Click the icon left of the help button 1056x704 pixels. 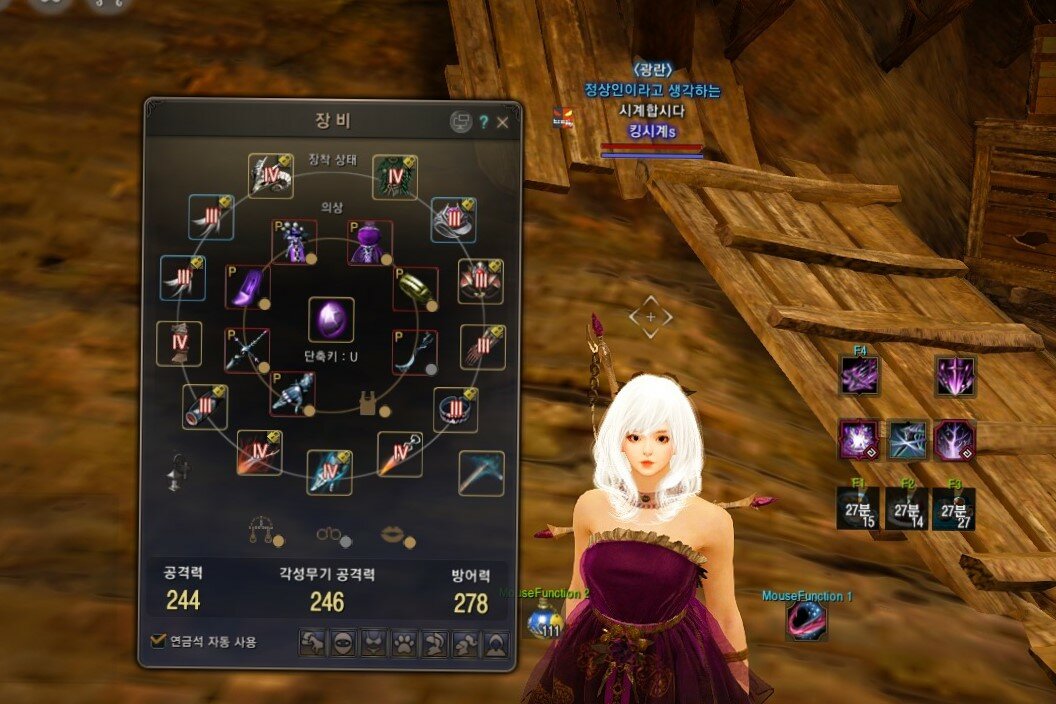tap(460, 122)
